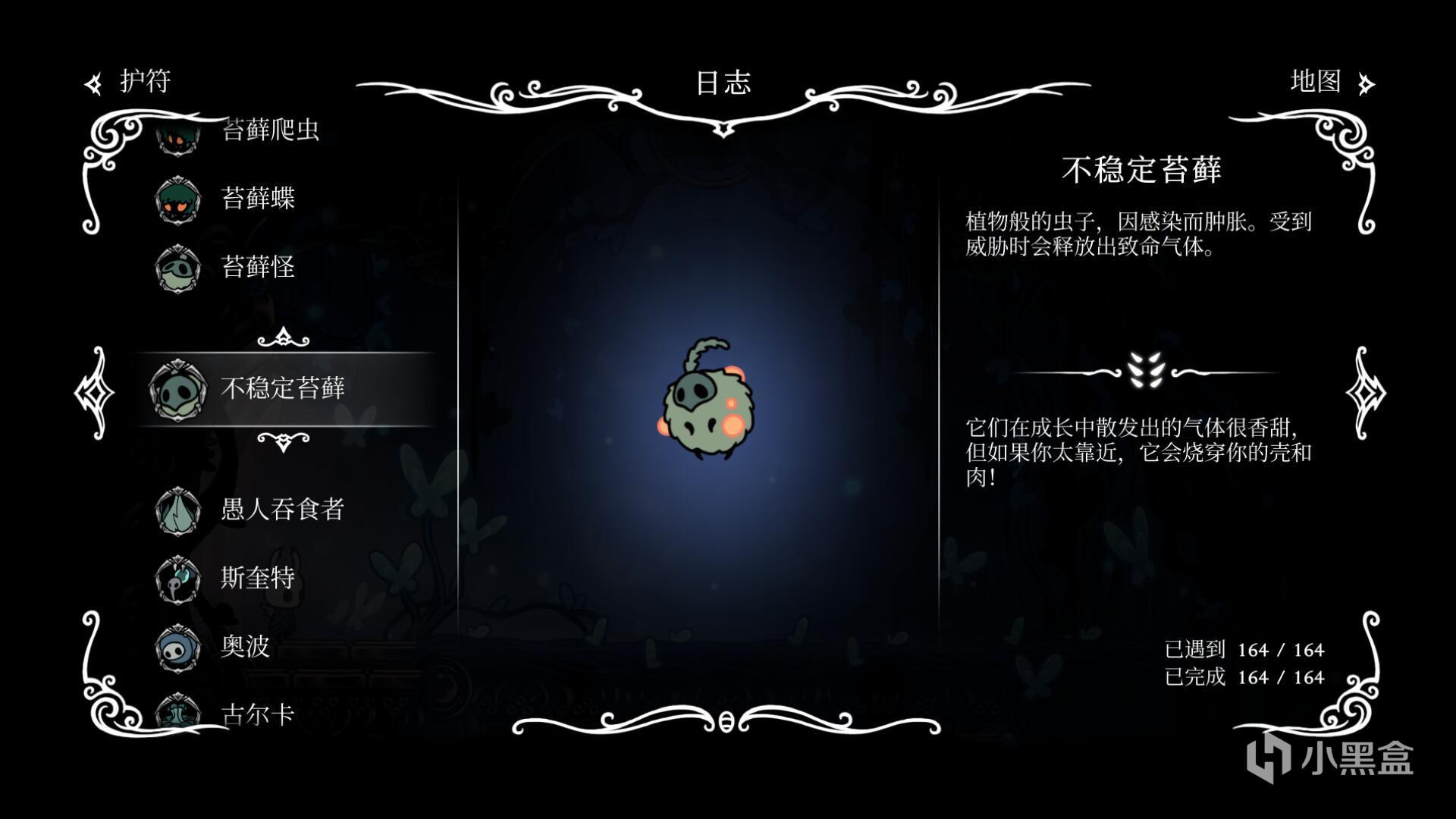The height and width of the screenshot is (819, 1456).
Task: Select the 苔藓爬虫 journal entry
Action: click(269, 130)
